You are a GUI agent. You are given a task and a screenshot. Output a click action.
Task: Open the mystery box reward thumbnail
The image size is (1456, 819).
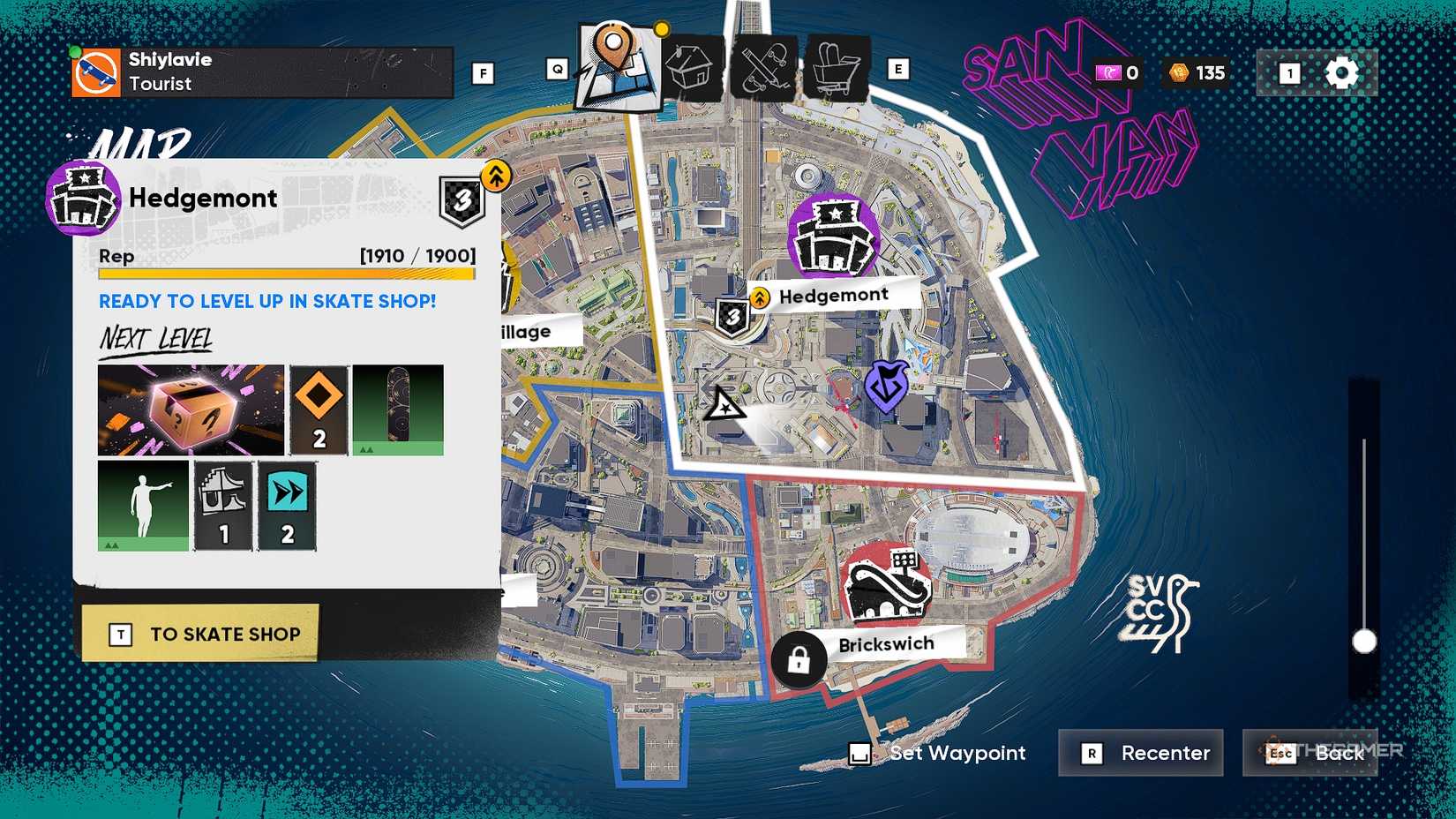pos(190,409)
